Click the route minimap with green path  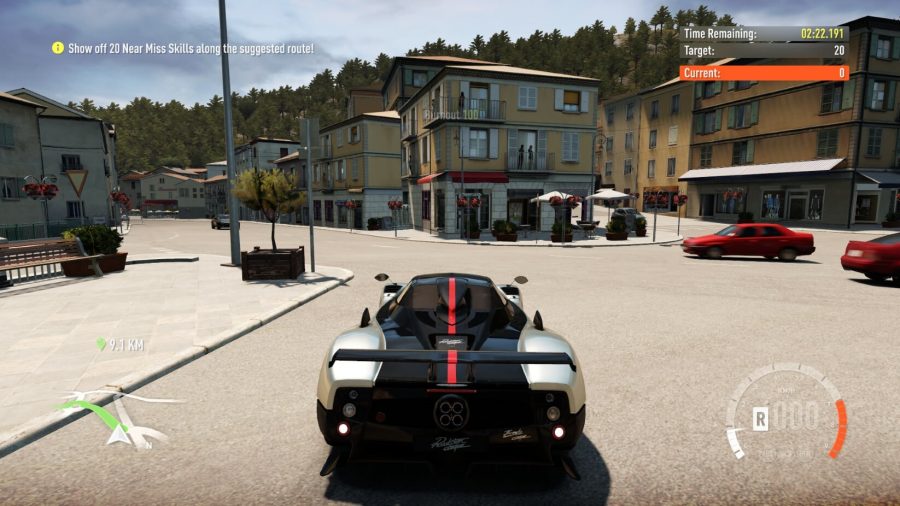click(x=112, y=416)
